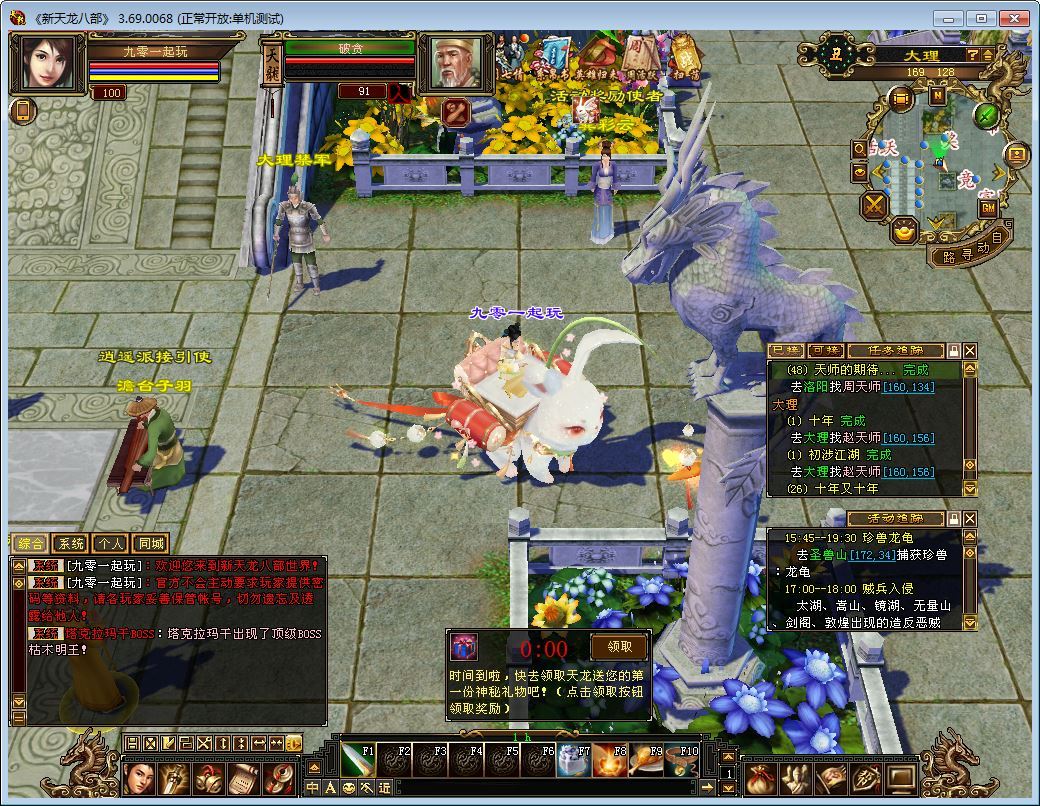Viewport: 1040px width, 806px height.
Task: Use the F1 green blade skill
Action: 357,761
